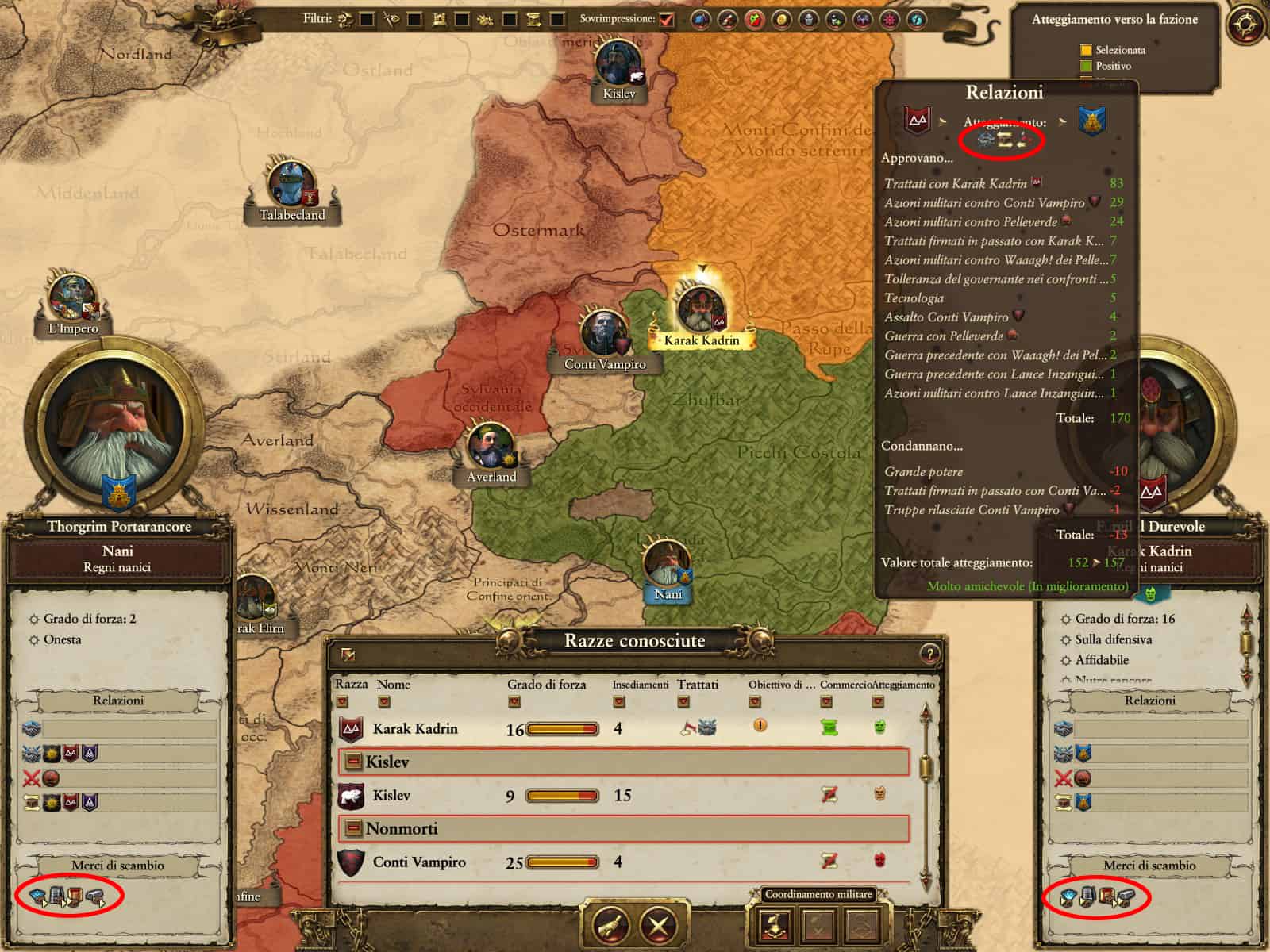Sort list by Nome column
The image size is (1270, 952).
click(x=384, y=701)
